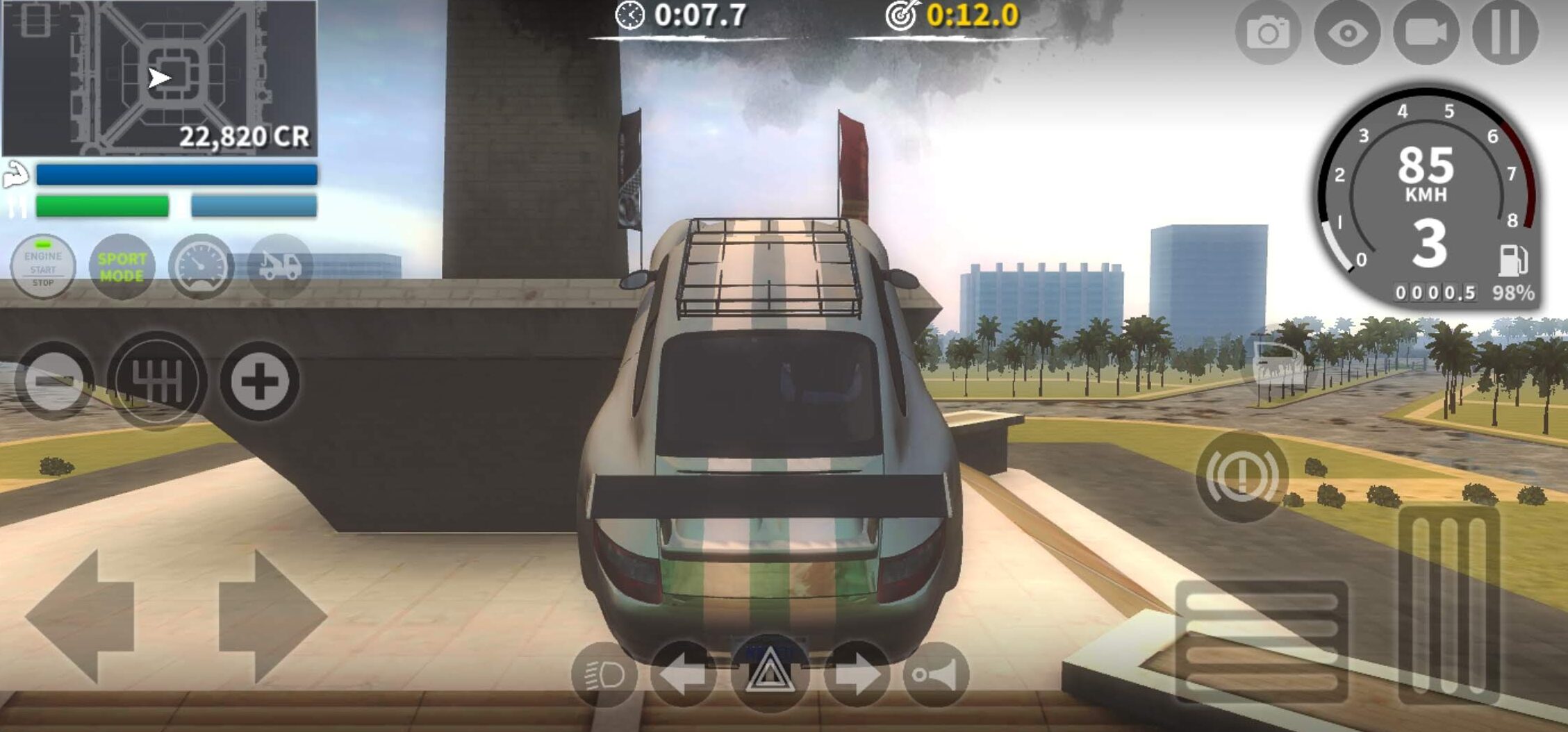1568x732 pixels.
Task: Tap the speedometer gauge icon button
Action: 201,267
